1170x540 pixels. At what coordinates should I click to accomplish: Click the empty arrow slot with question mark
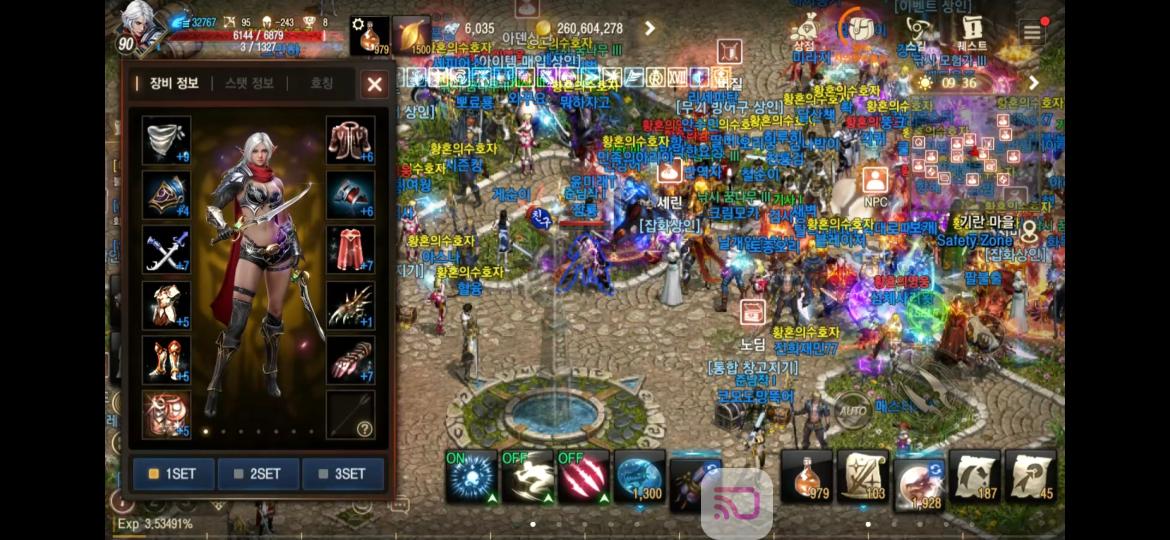(350, 414)
